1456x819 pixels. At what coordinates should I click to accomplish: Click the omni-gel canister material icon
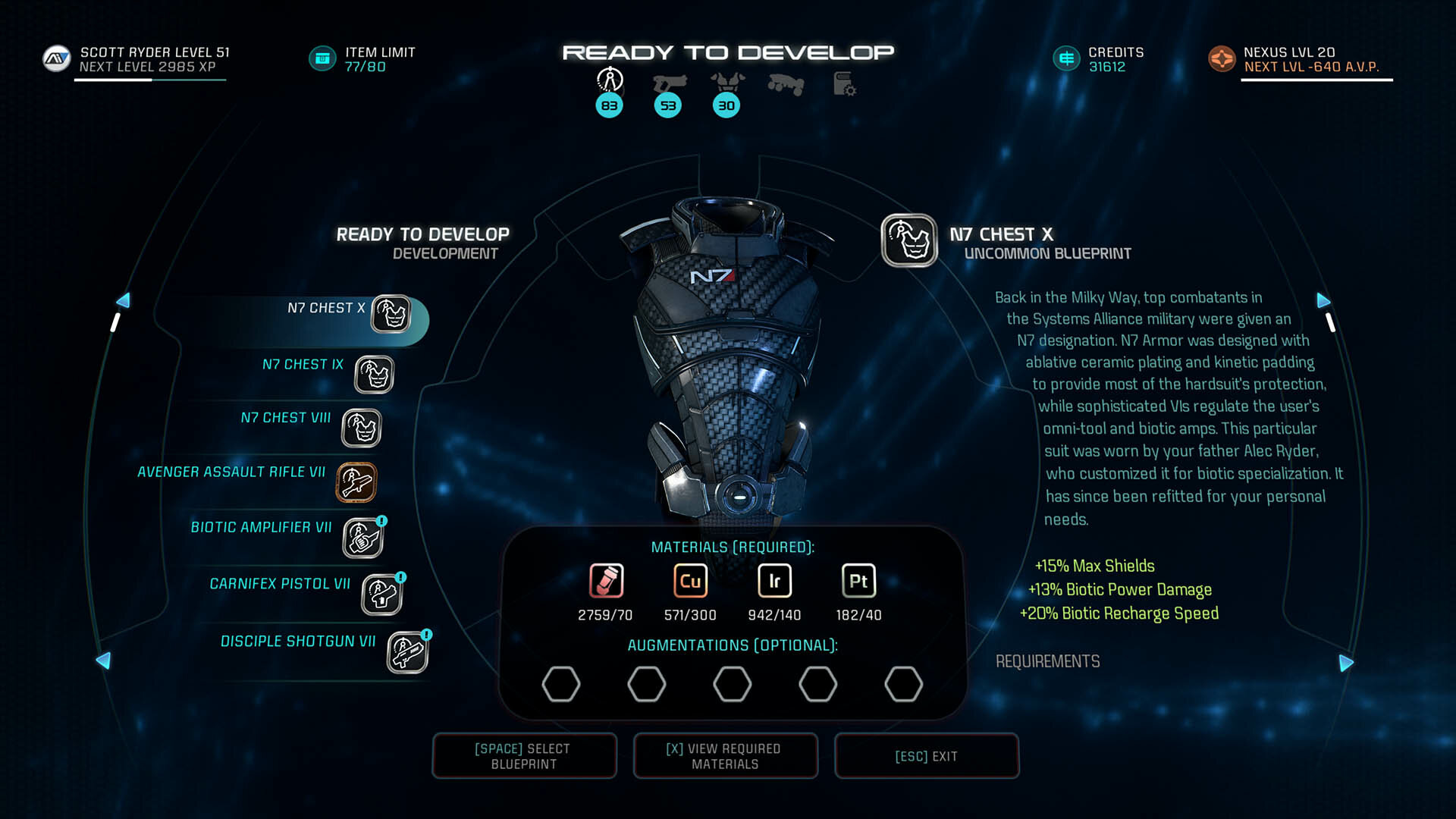pyautogui.click(x=606, y=582)
